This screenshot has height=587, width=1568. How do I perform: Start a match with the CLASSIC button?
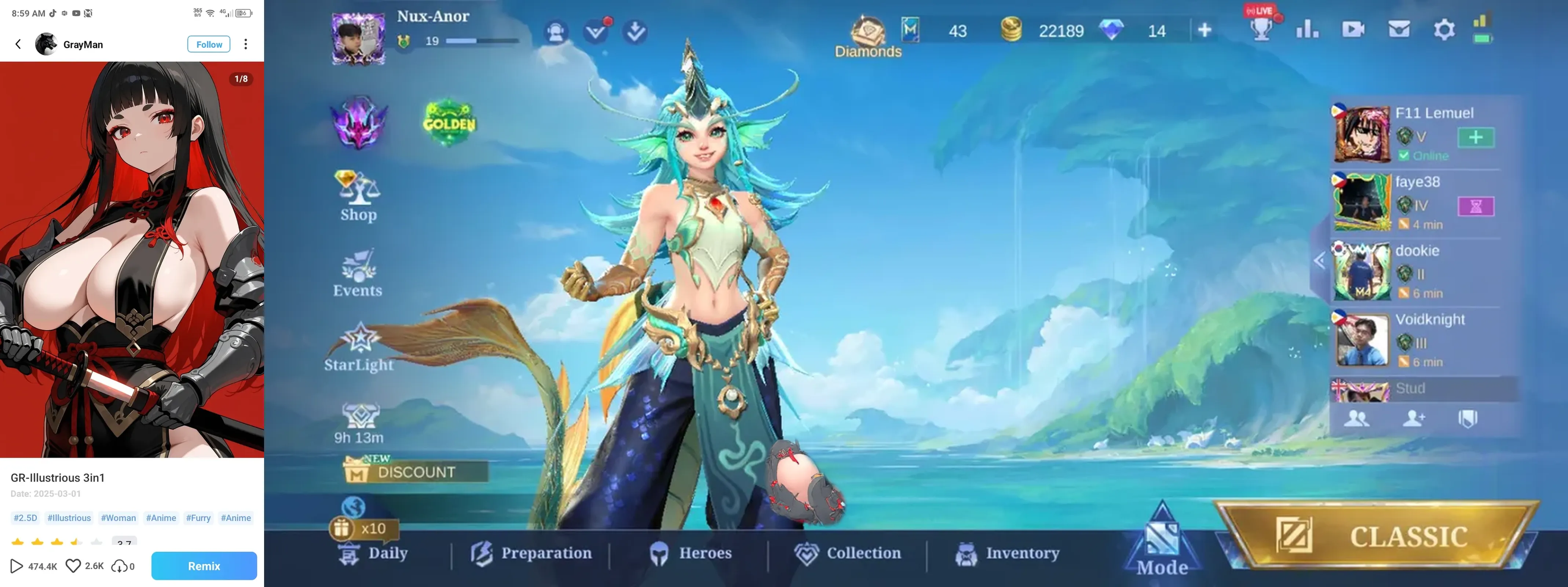coord(1377,536)
